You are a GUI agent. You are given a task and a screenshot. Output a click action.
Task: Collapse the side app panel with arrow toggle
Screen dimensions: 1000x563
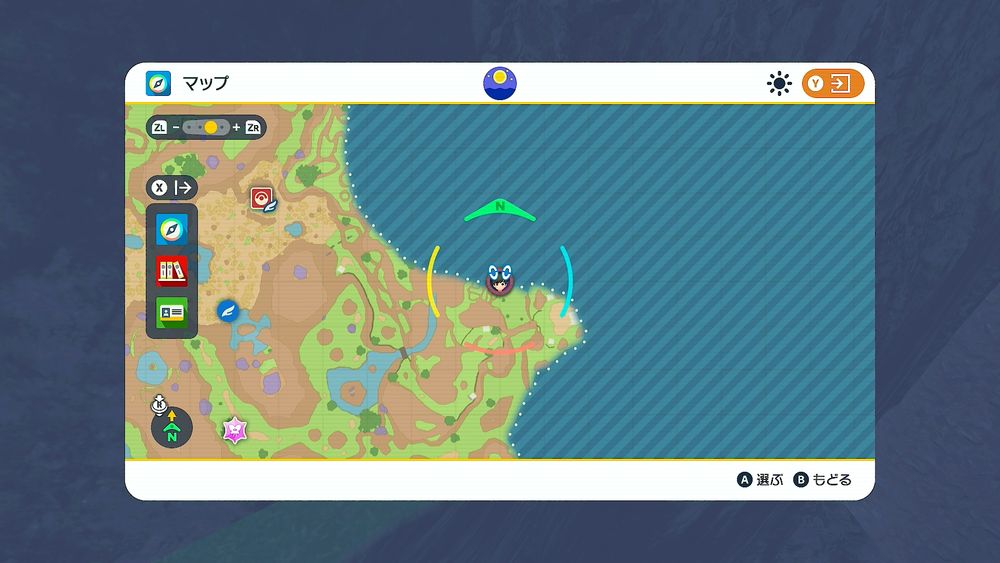pyautogui.click(x=172, y=187)
